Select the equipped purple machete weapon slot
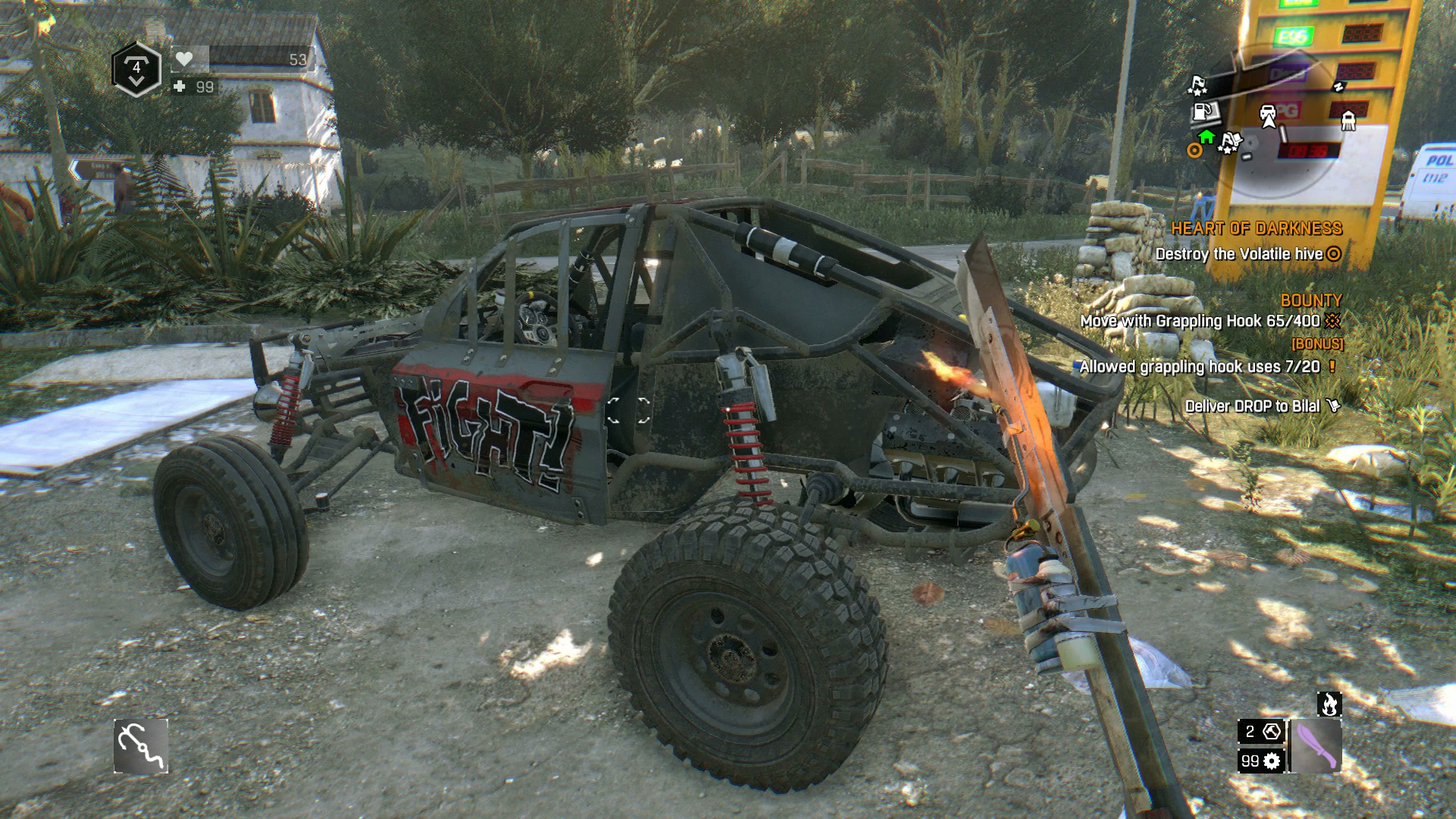This screenshot has width=1456, height=819. [x=1316, y=746]
